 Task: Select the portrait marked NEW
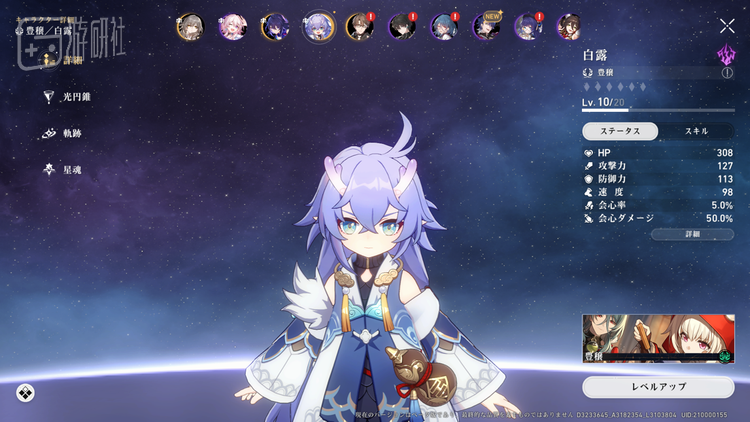(487, 26)
